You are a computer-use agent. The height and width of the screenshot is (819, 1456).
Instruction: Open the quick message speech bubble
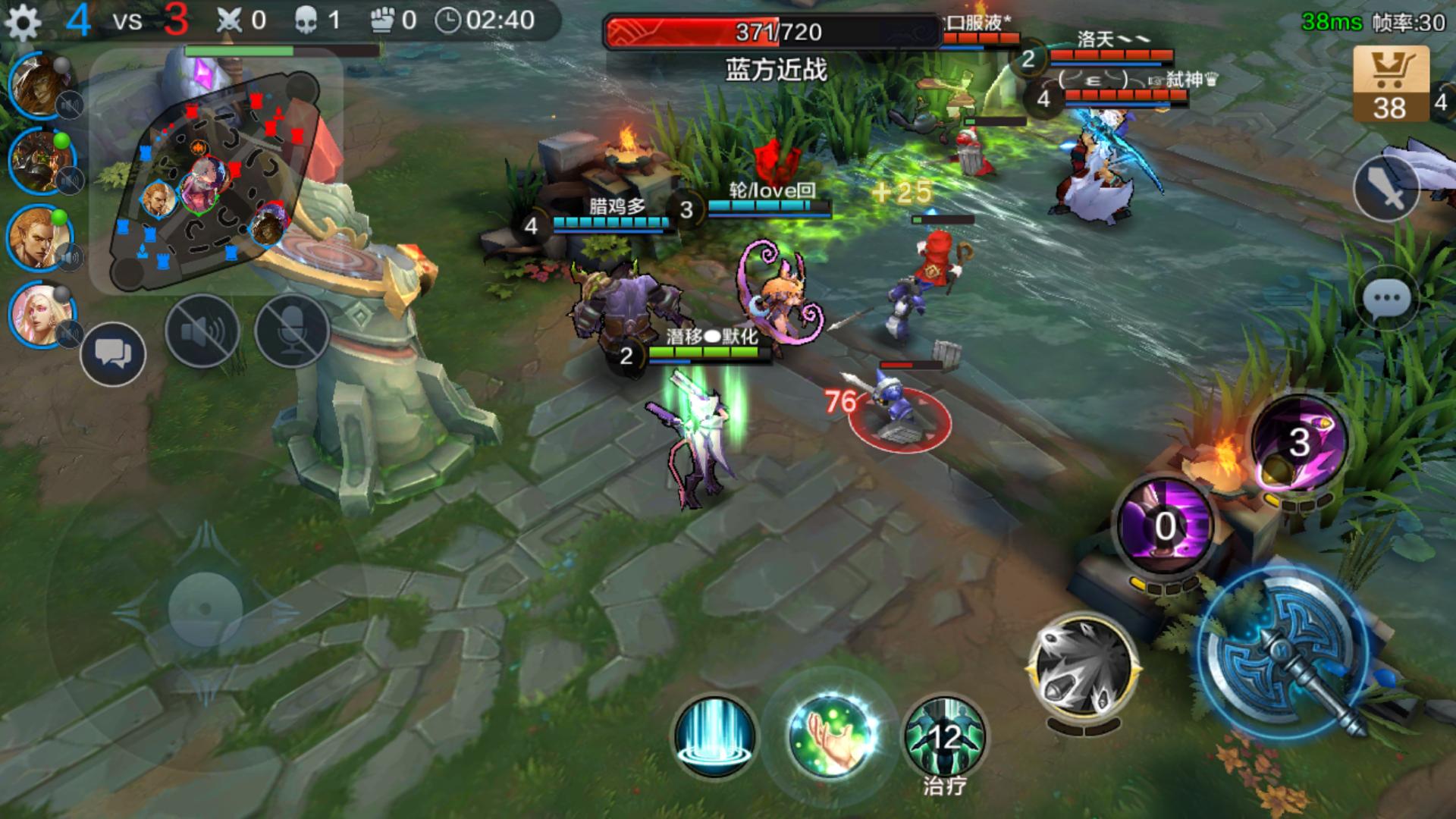[x=1386, y=300]
